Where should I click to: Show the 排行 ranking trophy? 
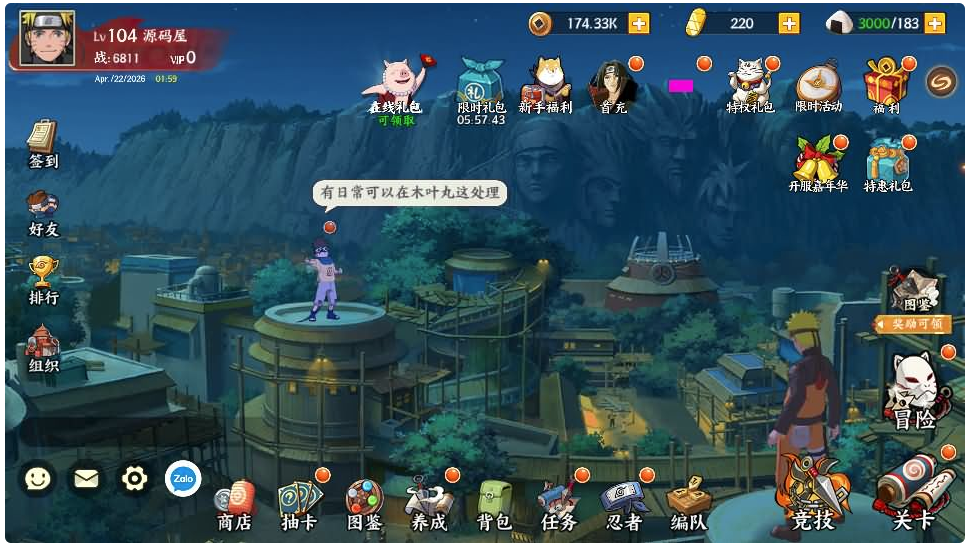[43, 278]
